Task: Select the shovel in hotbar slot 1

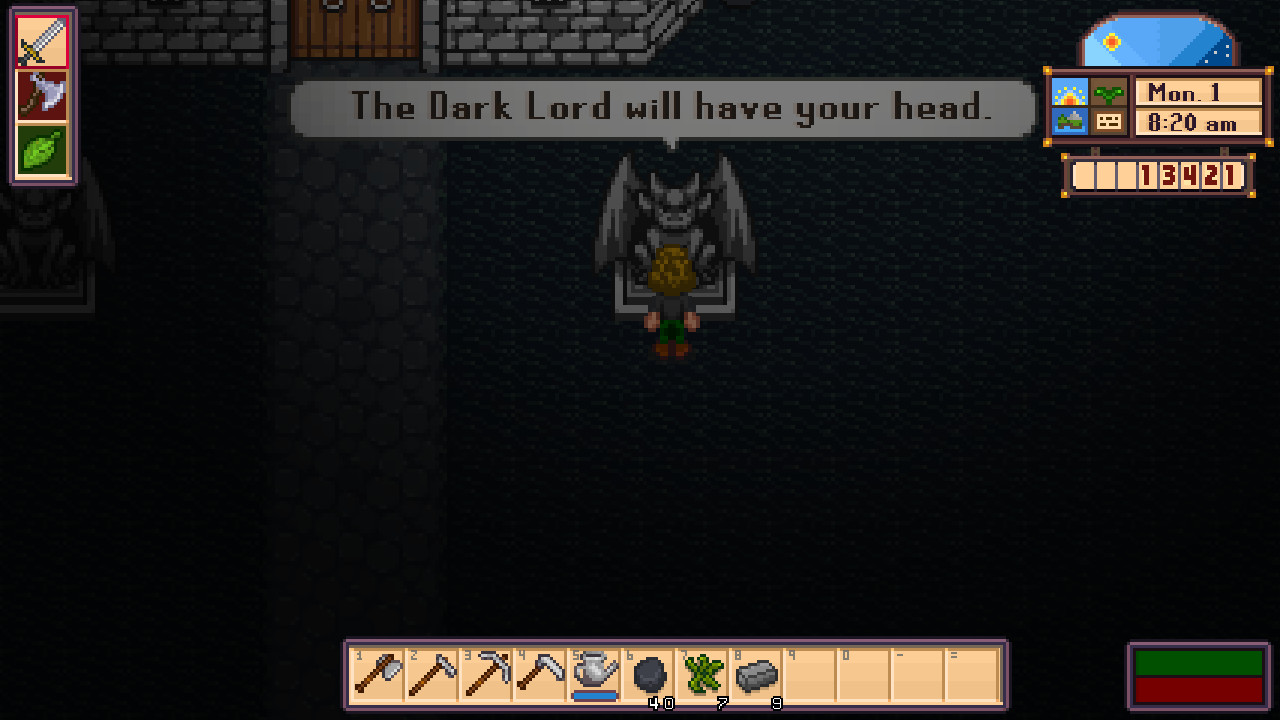Action: [377, 675]
